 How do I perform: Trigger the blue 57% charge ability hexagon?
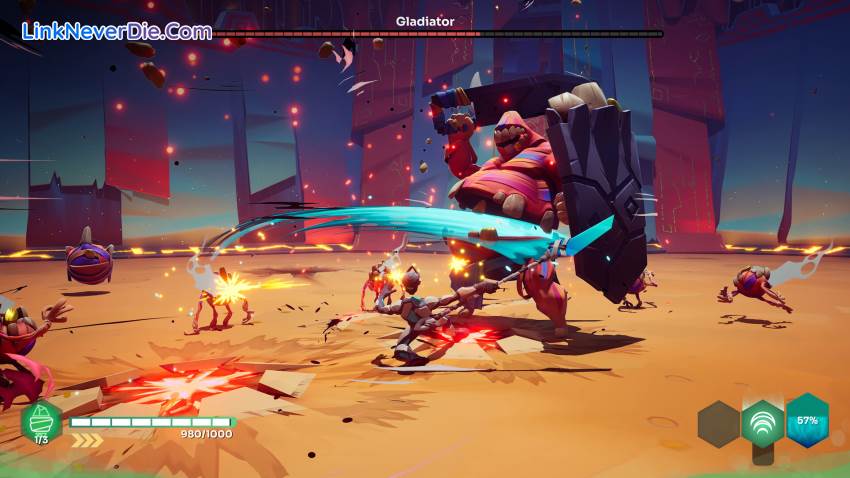[x=806, y=420]
